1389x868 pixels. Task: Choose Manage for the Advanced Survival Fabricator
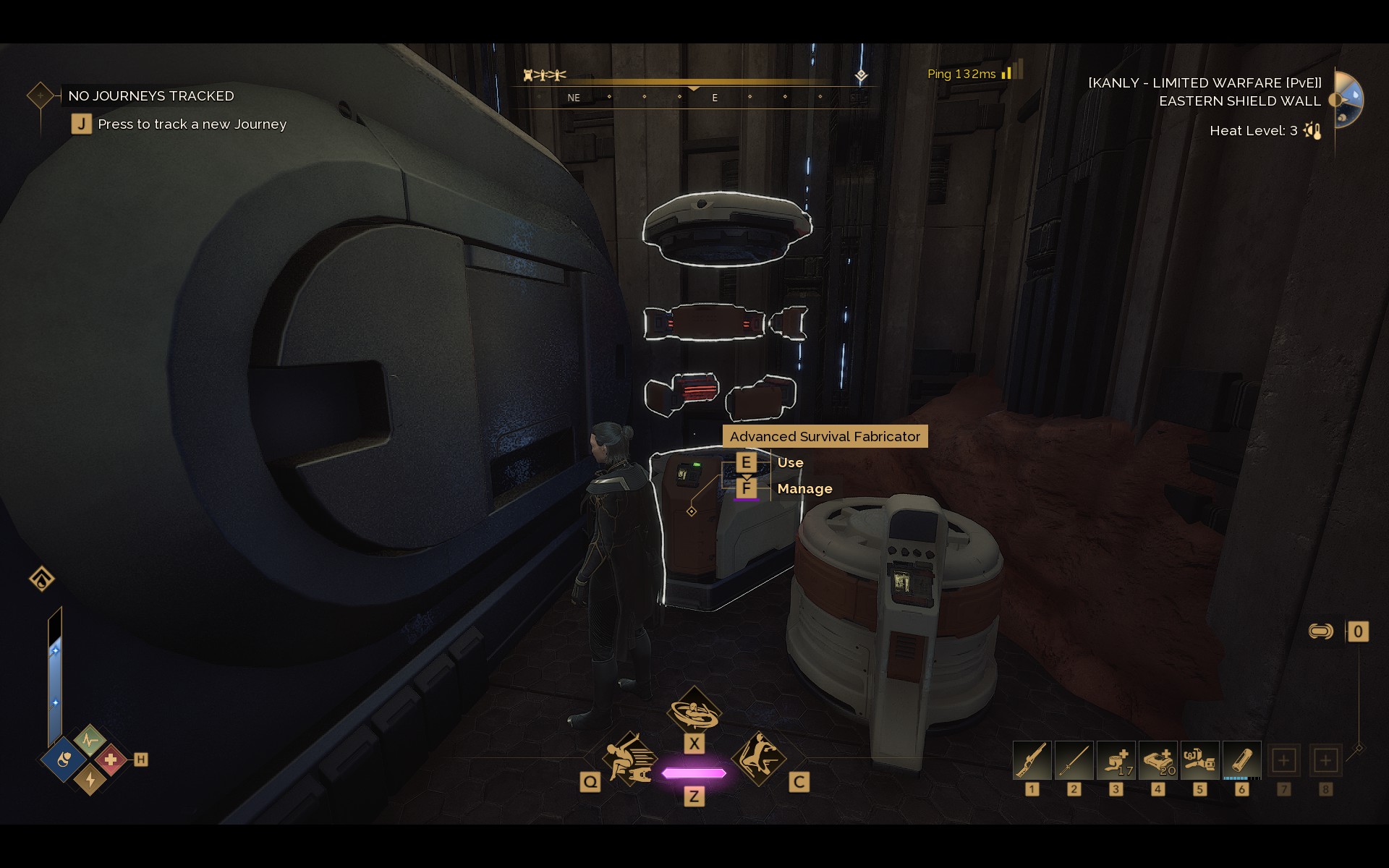[804, 489]
